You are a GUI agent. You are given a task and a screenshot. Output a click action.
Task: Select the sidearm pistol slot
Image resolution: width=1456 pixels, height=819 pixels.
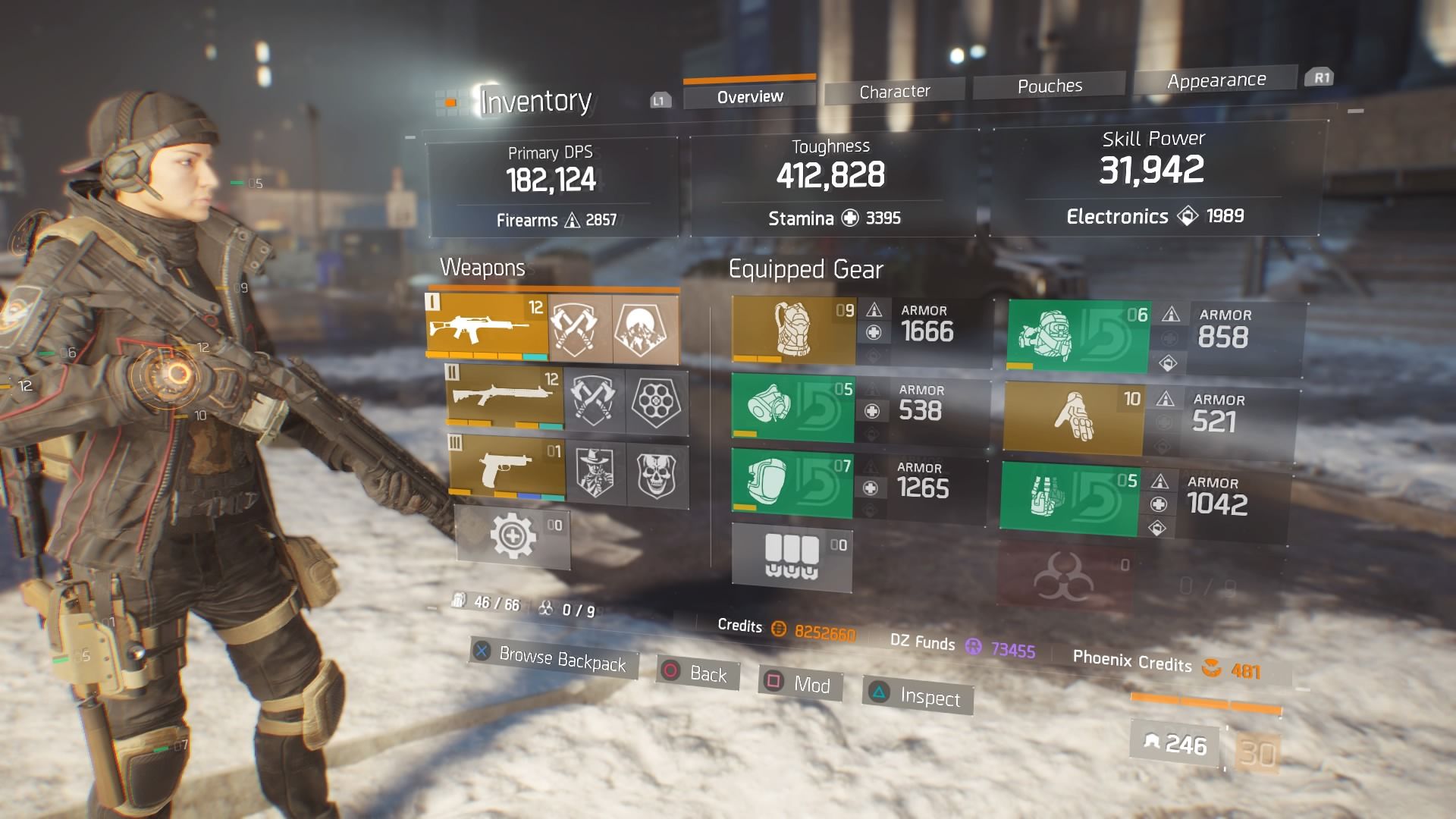(507, 467)
